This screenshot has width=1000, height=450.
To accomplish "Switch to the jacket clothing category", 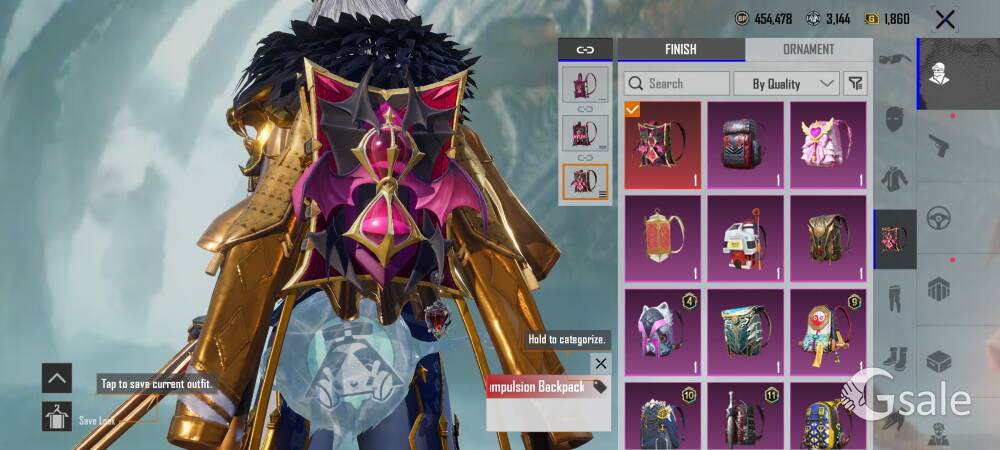I will click(894, 180).
